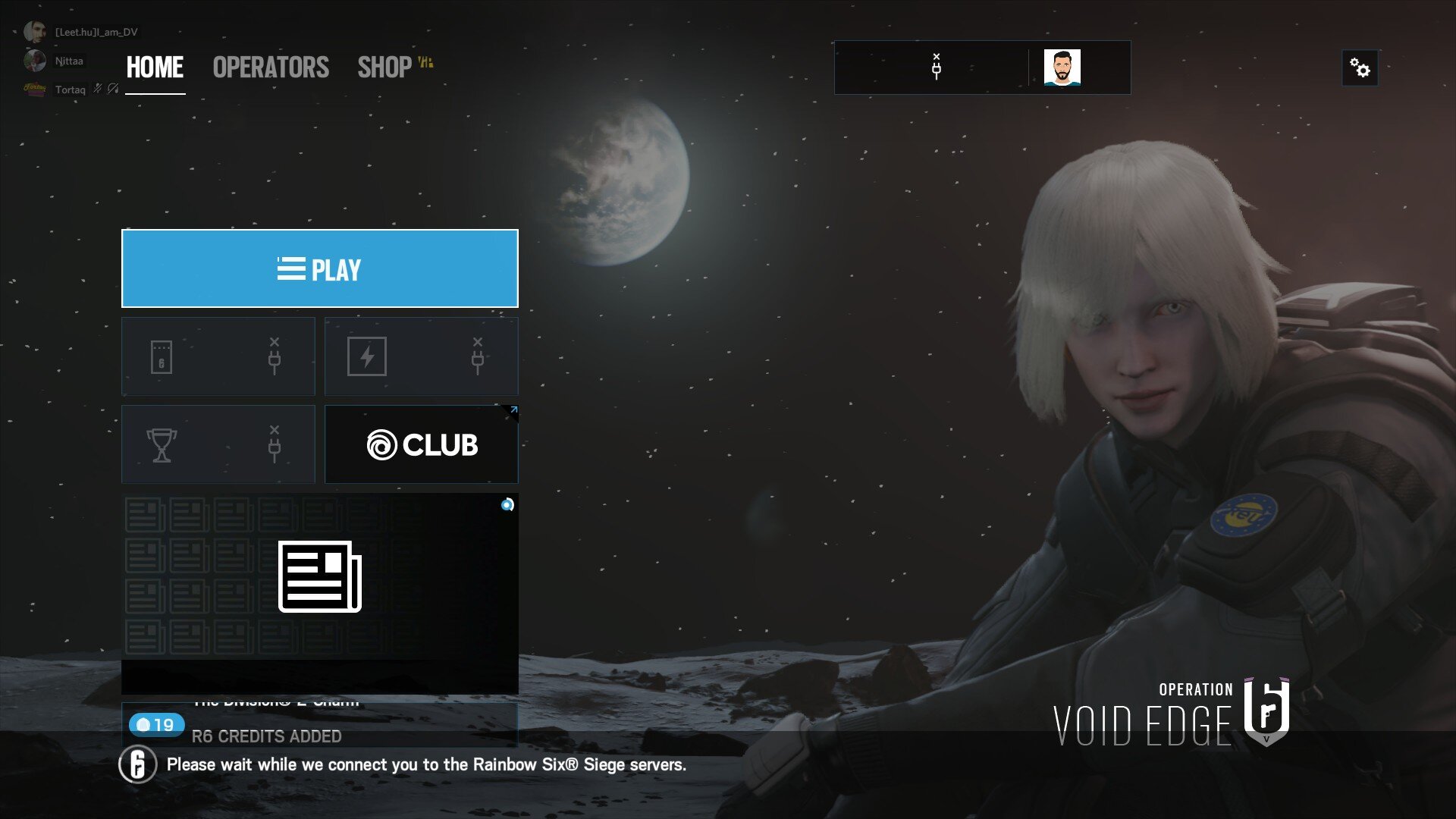
Task: Click the player avatar portrait
Action: click(x=1062, y=67)
